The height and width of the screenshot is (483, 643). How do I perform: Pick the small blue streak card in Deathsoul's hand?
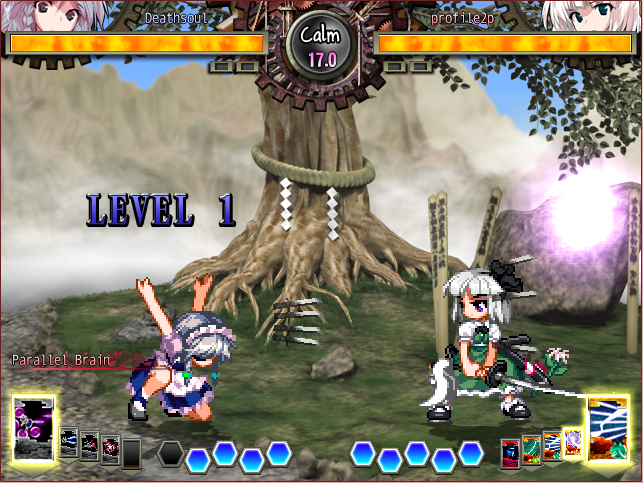tap(69, 442)
